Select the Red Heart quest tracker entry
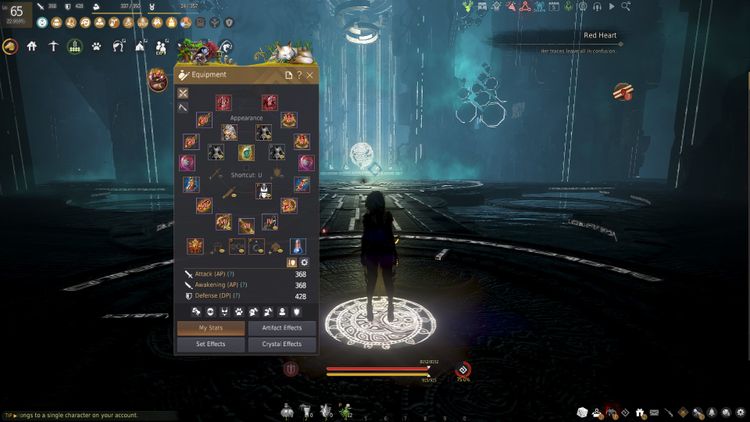 pos(598,36)
